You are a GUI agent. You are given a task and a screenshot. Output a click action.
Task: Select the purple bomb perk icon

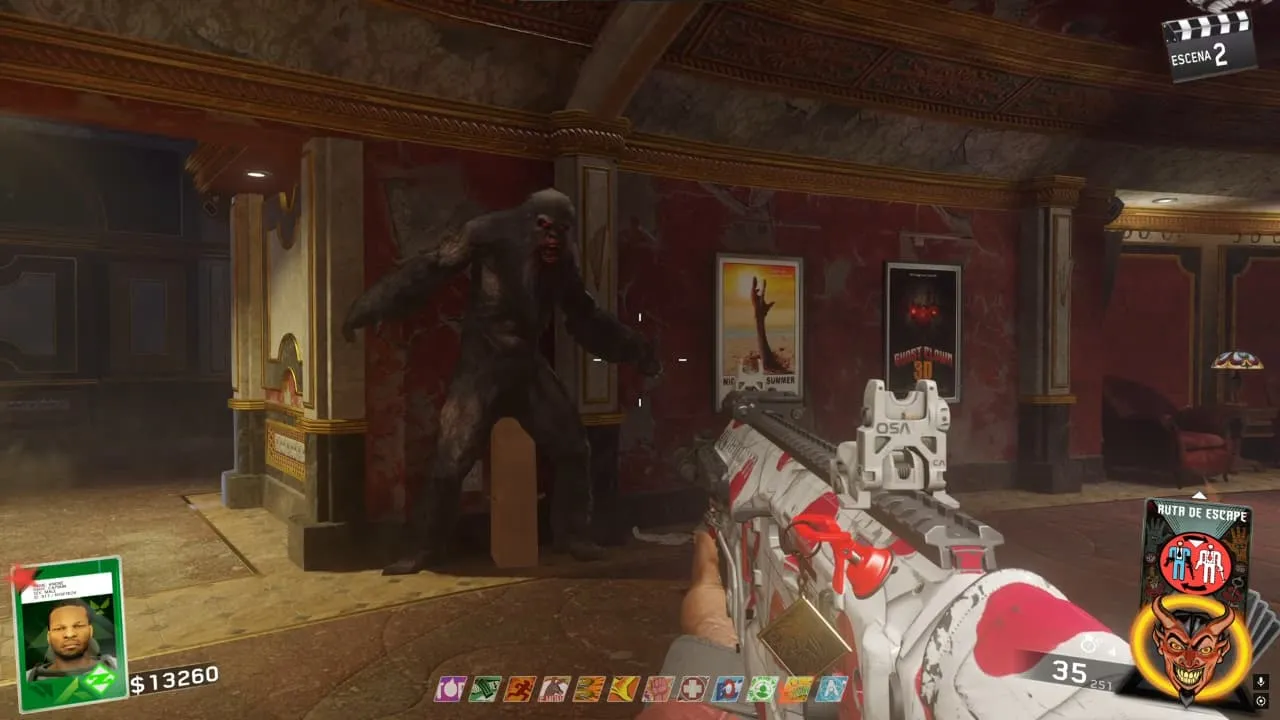449,688
